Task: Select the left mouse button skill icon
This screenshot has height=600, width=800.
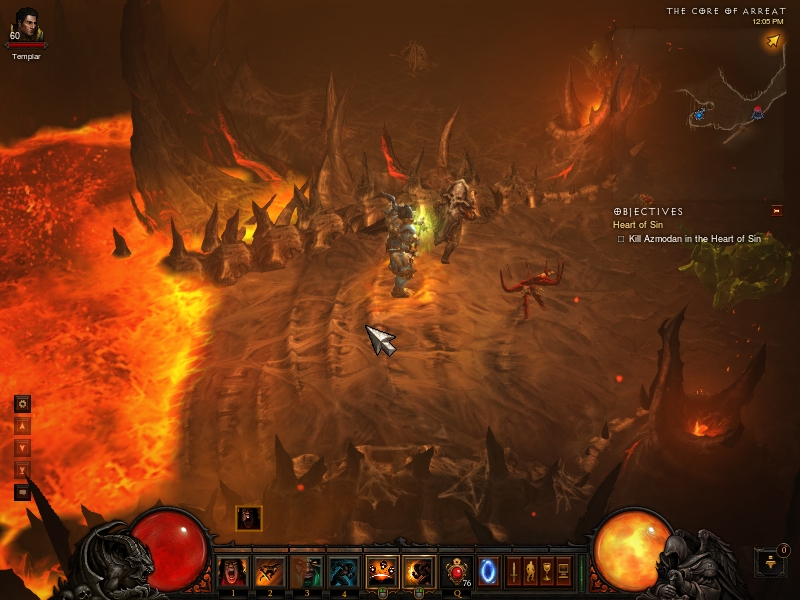Action: [383, 572]
